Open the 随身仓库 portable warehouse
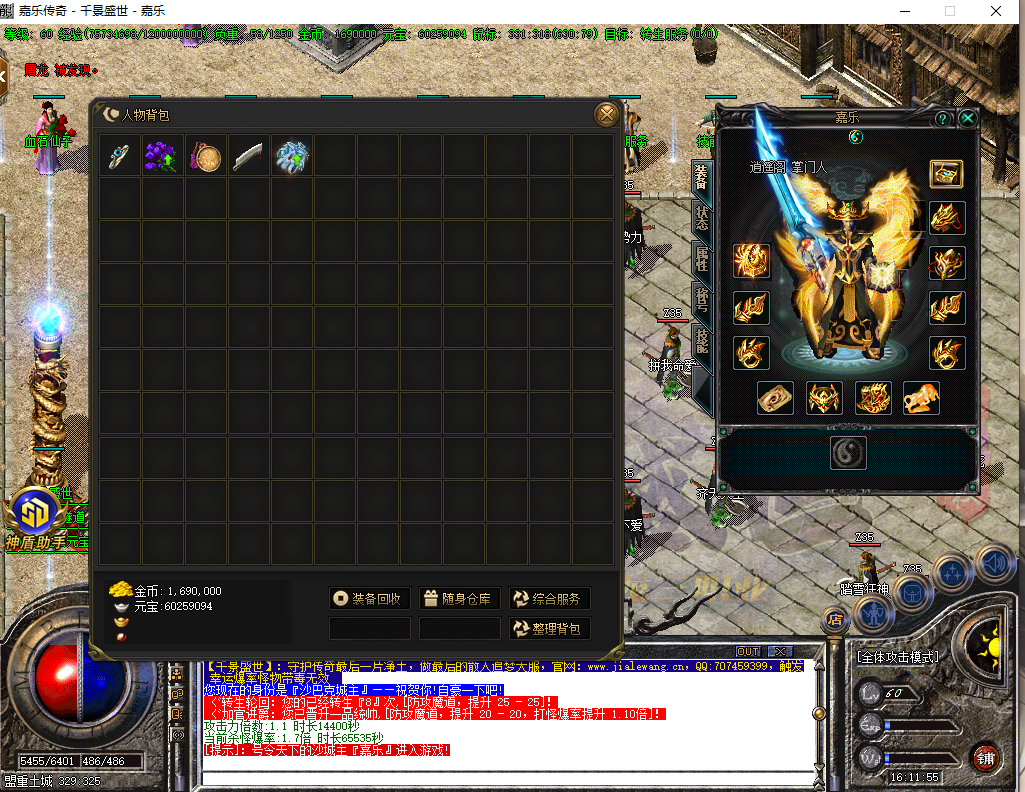1025x792 pixels. [x=459, y=598]
